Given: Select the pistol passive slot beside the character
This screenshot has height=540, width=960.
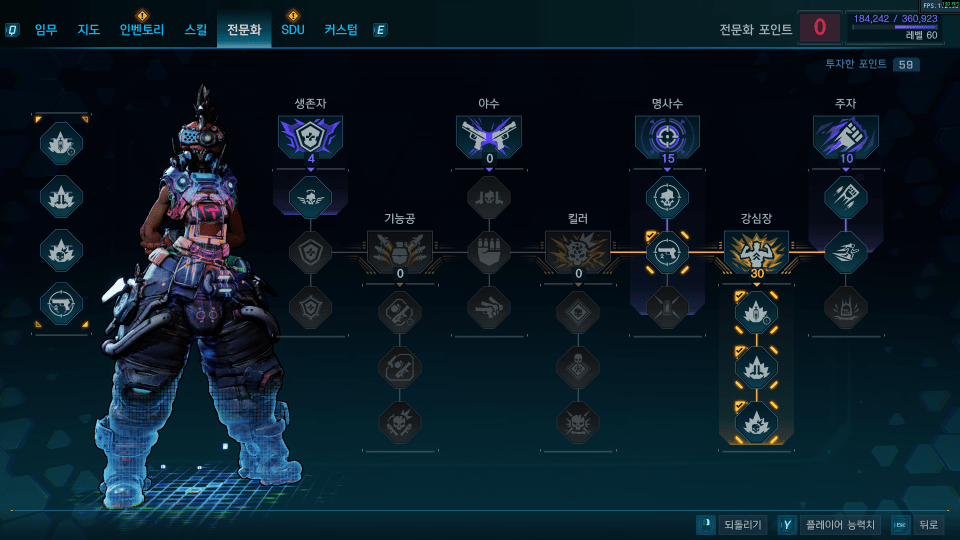Looking at the screenshot, I should (x=61, y=303).
